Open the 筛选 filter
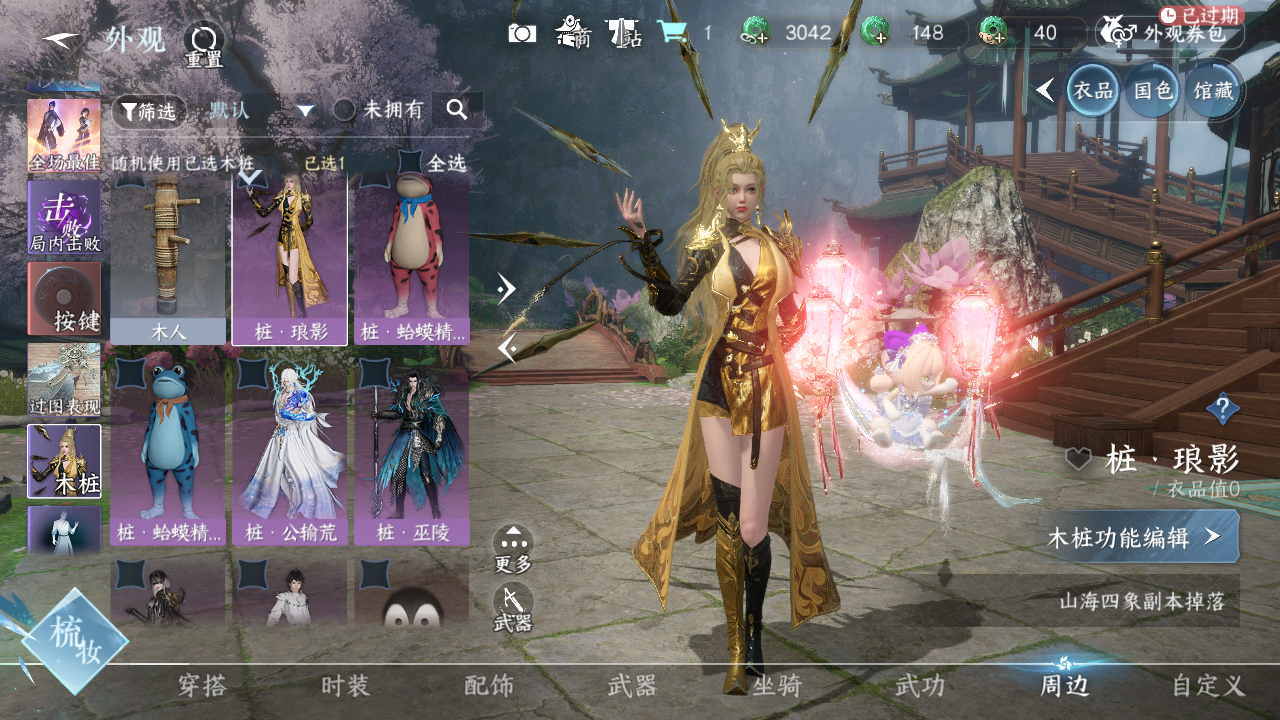 [148, 111]
